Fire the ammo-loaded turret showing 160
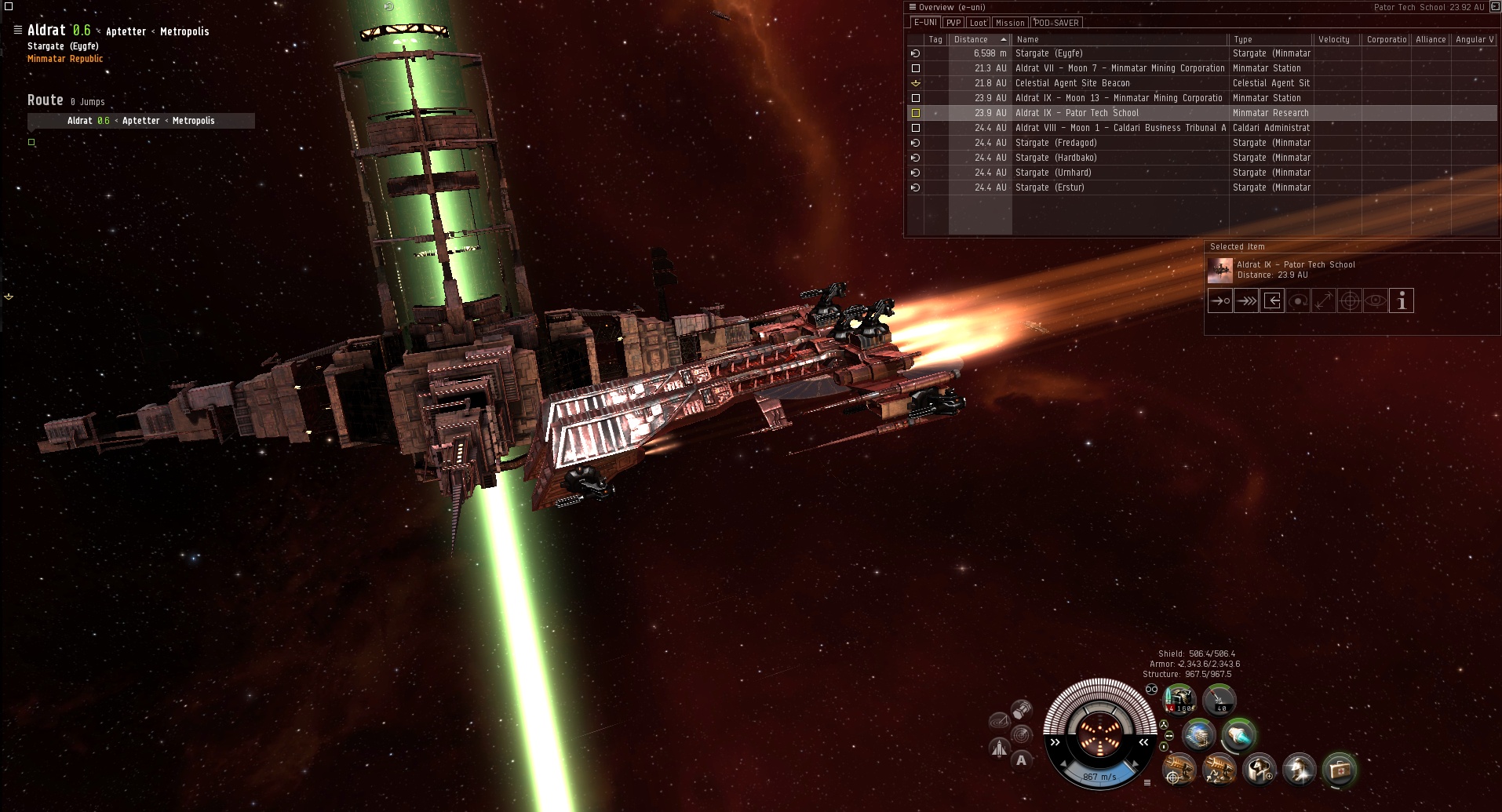1502x812 pixels. coord(1179,700)
